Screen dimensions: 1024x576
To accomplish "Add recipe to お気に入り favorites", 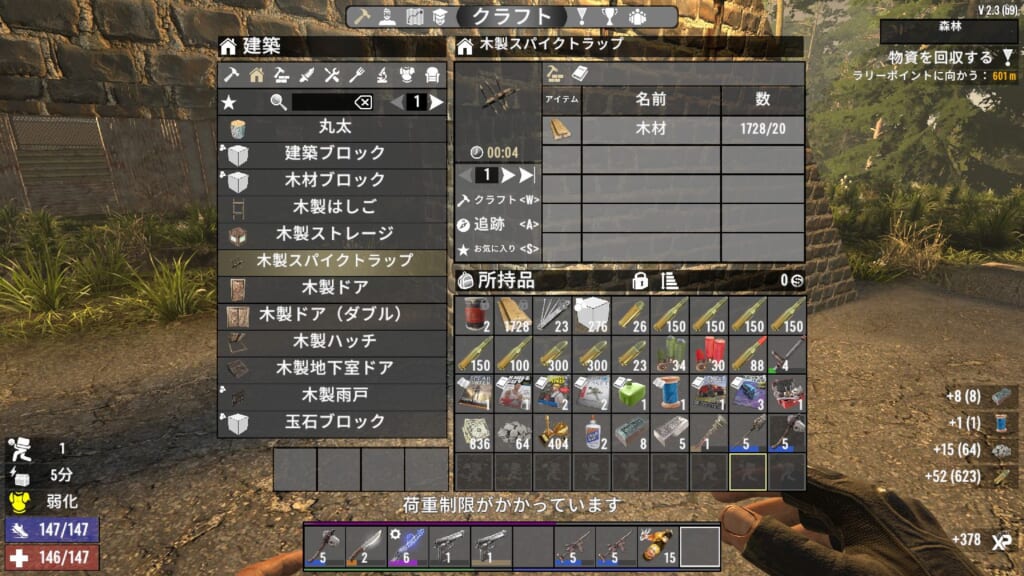I will (x=498, y=249).
